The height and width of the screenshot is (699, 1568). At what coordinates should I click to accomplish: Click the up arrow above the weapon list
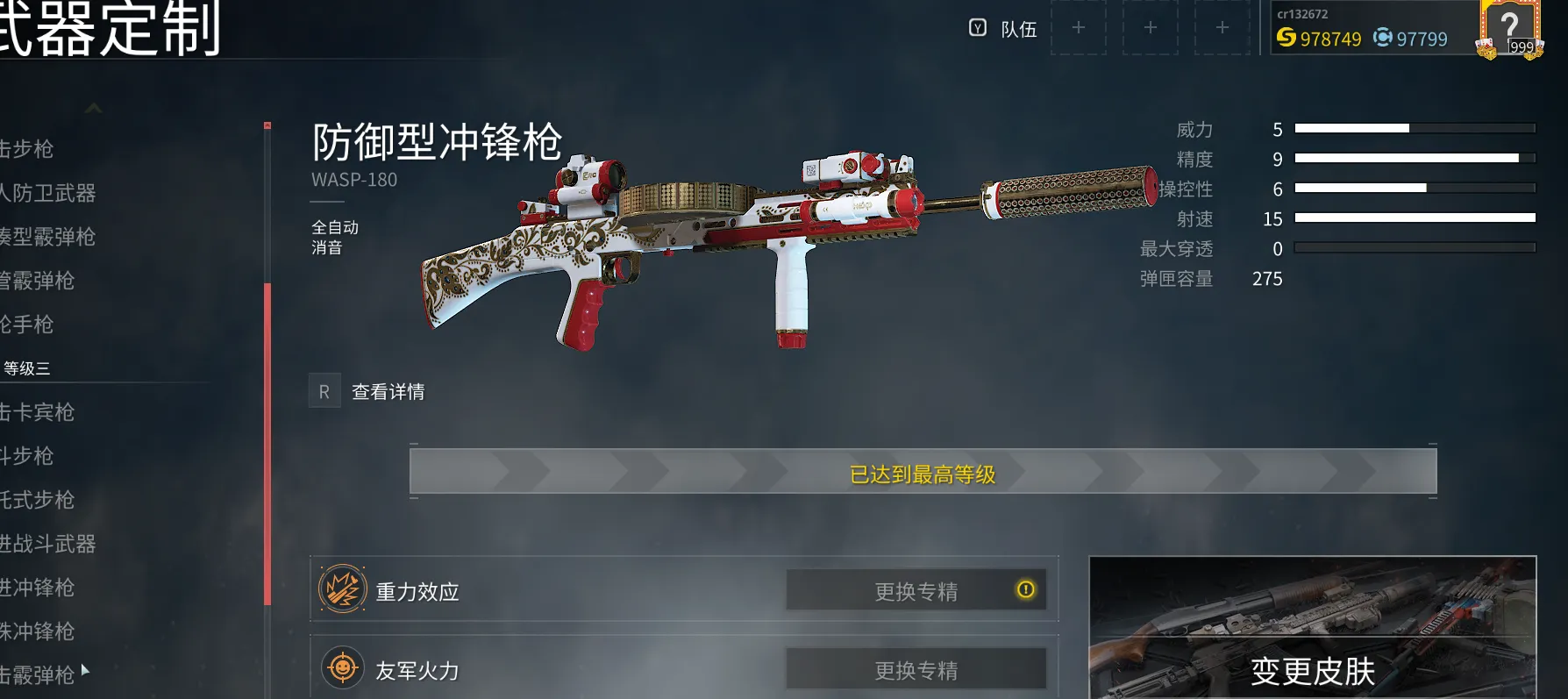pos(94,109)
